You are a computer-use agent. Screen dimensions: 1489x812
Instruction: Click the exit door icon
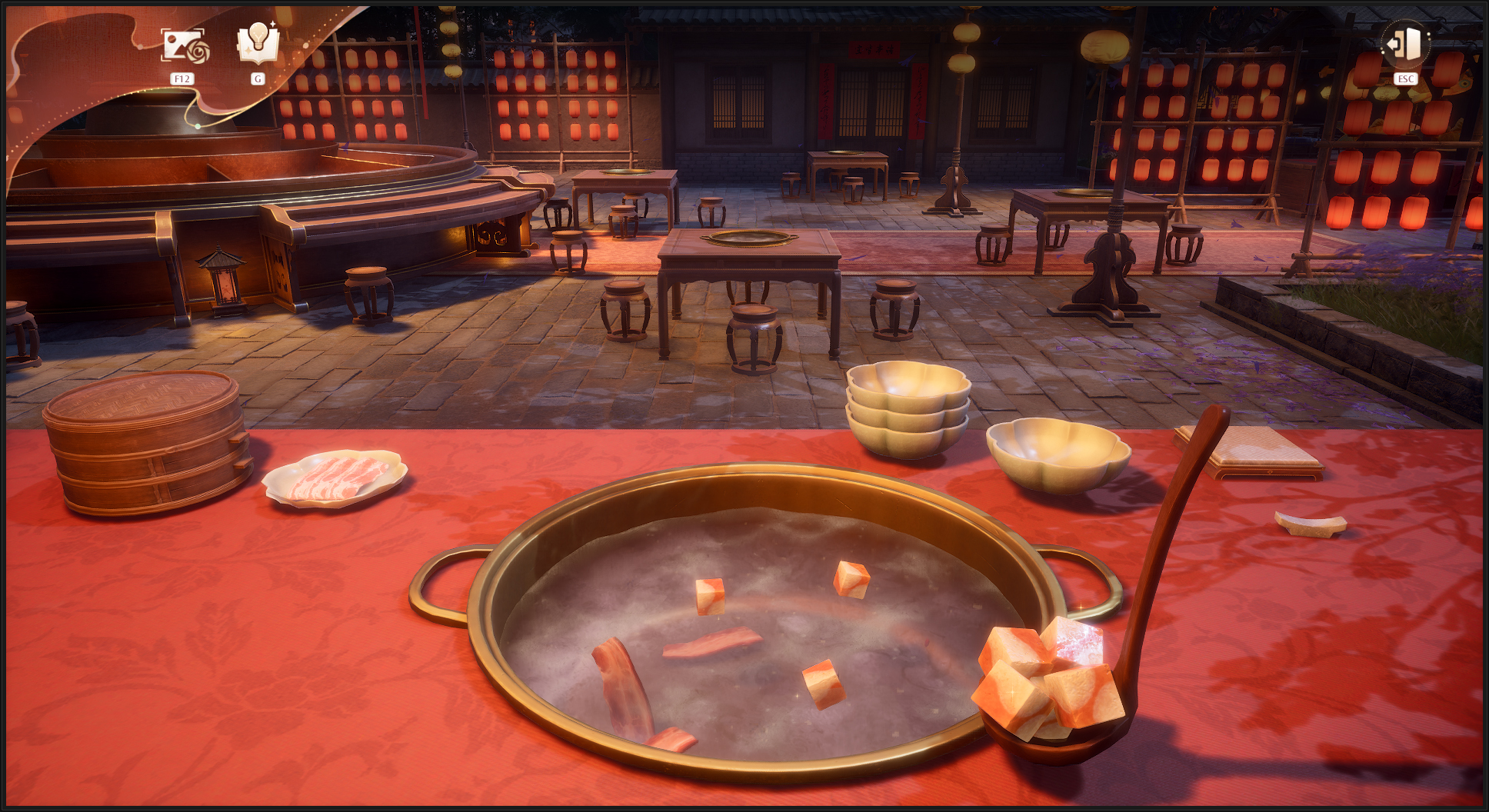point(1405,45)
